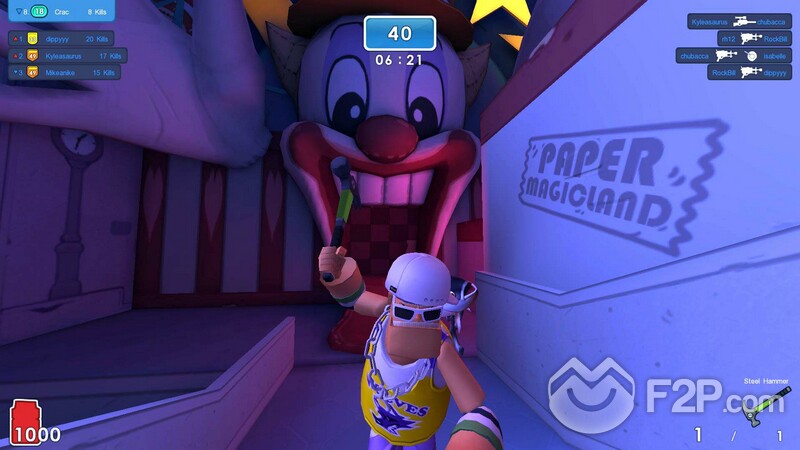Open Crac's own score panel

pos(60,12)
